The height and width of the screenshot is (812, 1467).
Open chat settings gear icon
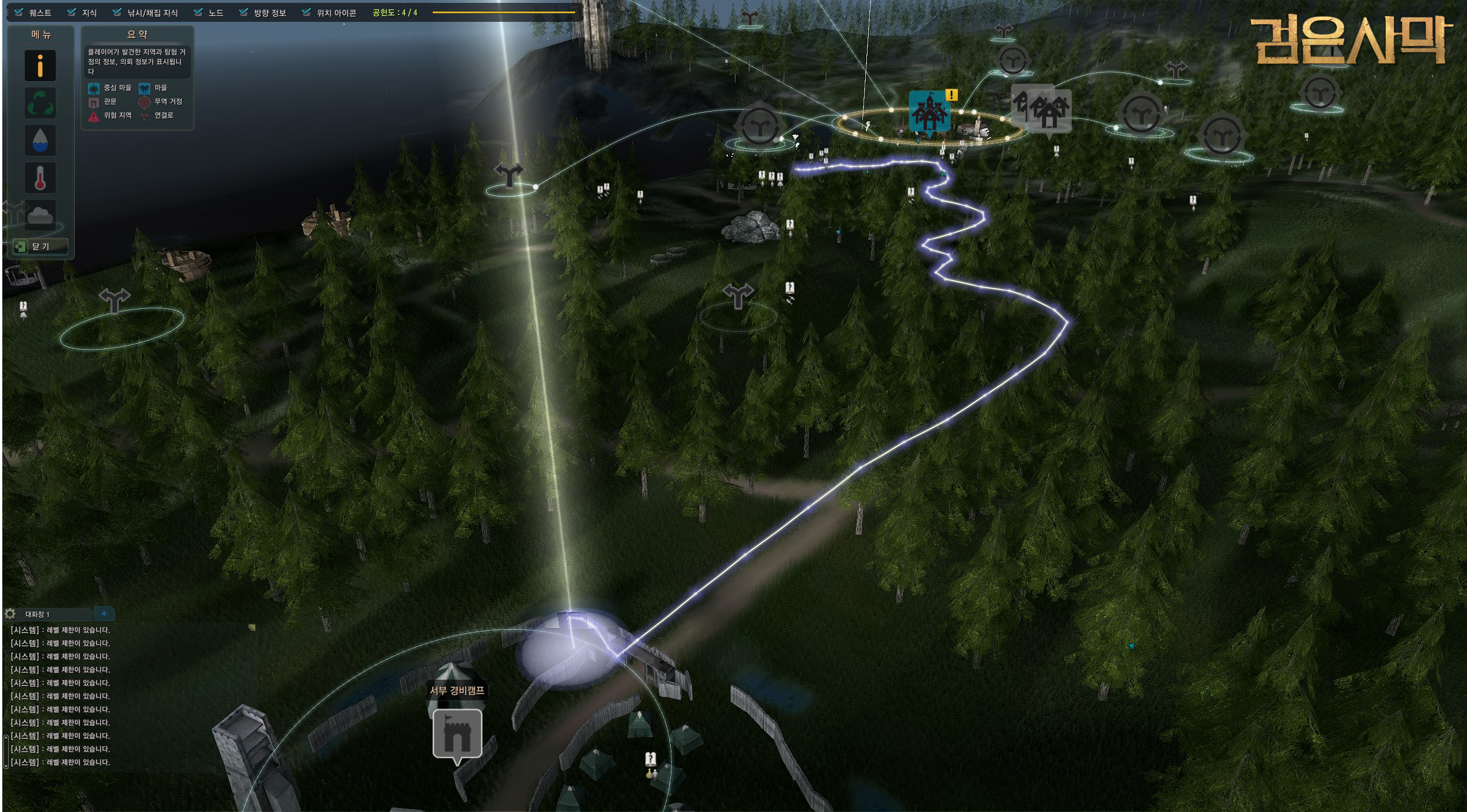click(x=10, y=614)
